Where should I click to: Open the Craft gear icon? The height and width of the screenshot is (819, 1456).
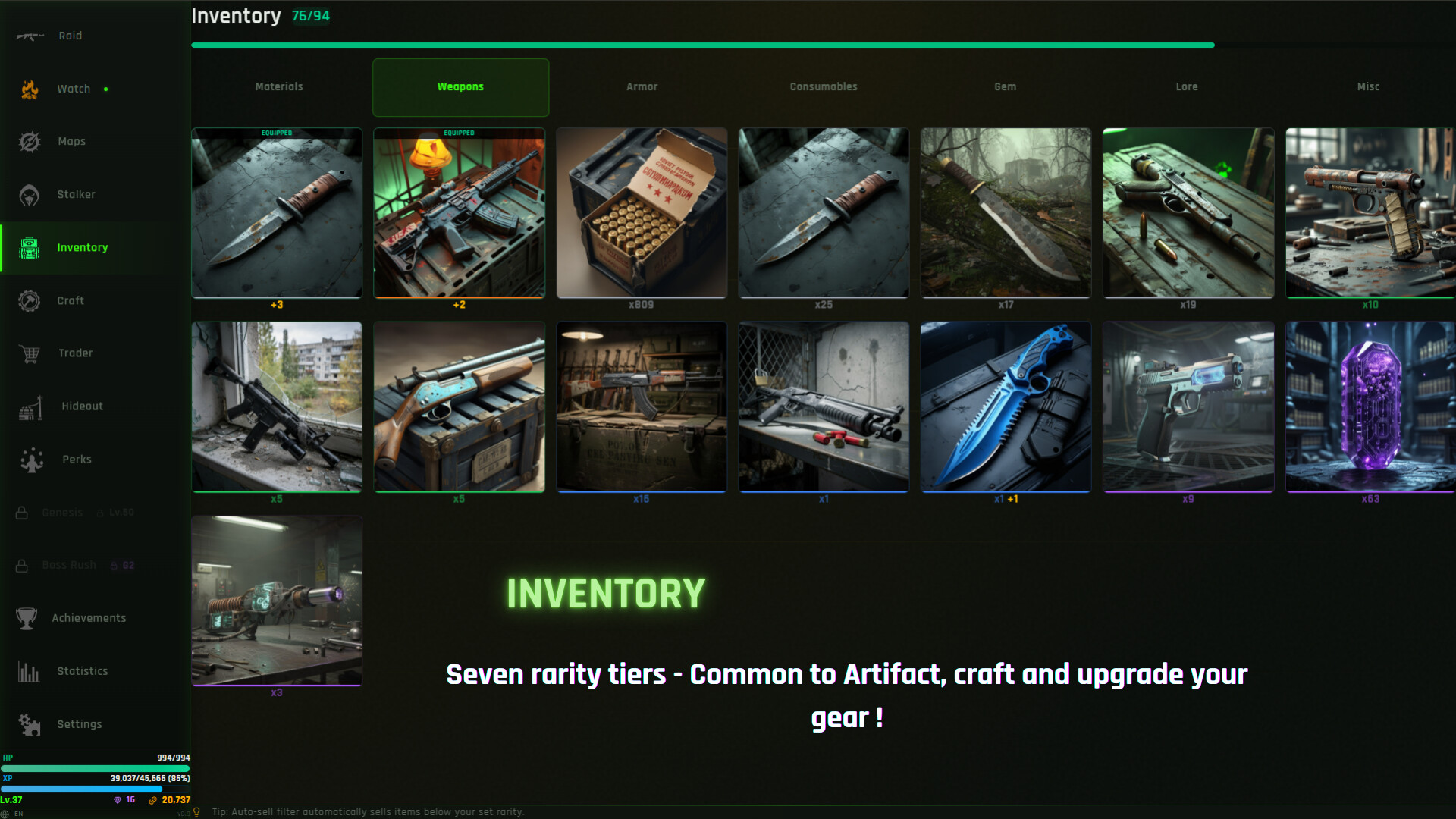point(30,300)
